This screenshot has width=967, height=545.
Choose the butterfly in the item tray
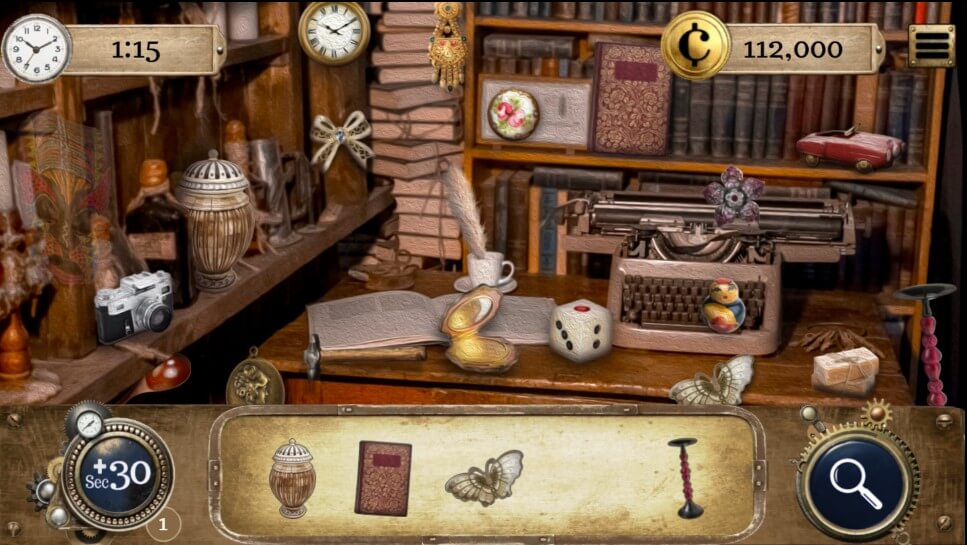pos(485,477)
